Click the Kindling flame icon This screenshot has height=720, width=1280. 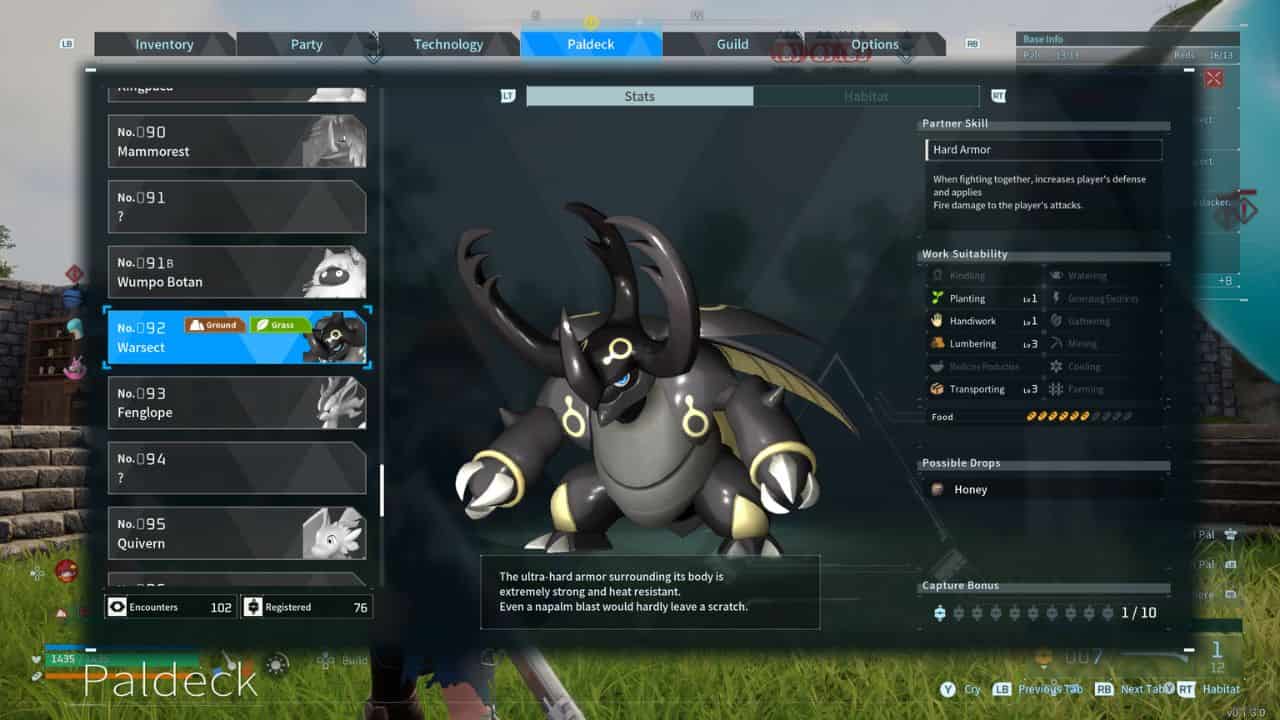click(939, 275)
